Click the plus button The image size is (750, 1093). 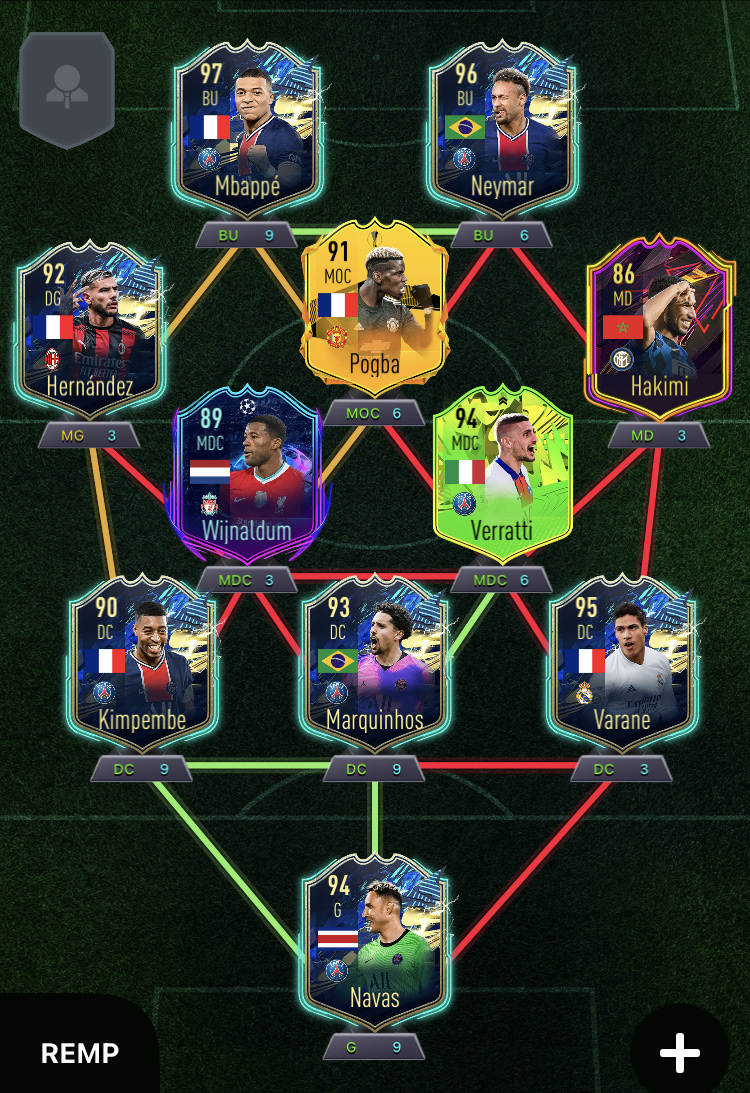tap(680, 1053)
